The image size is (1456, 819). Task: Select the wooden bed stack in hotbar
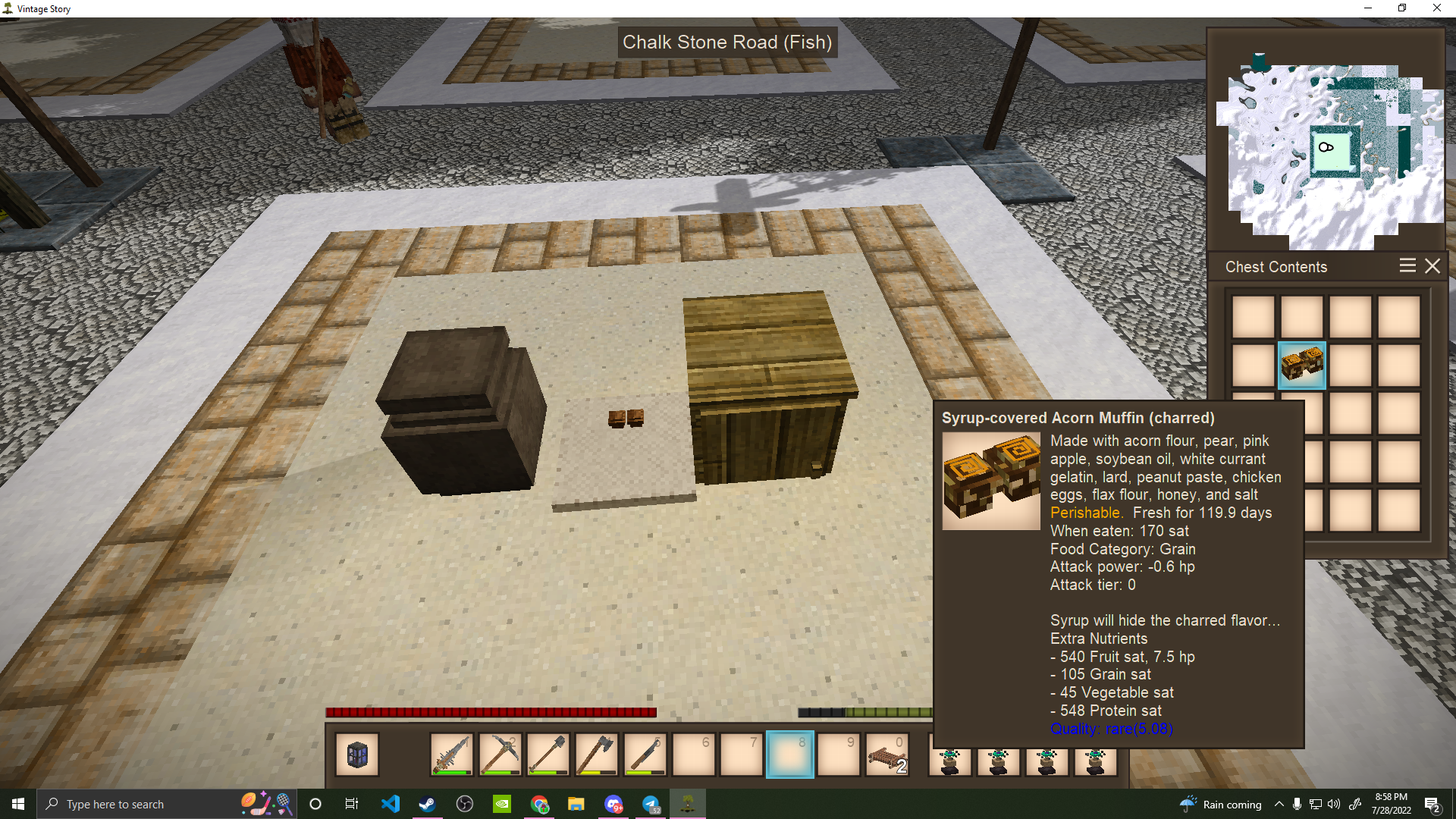[886, 755]
